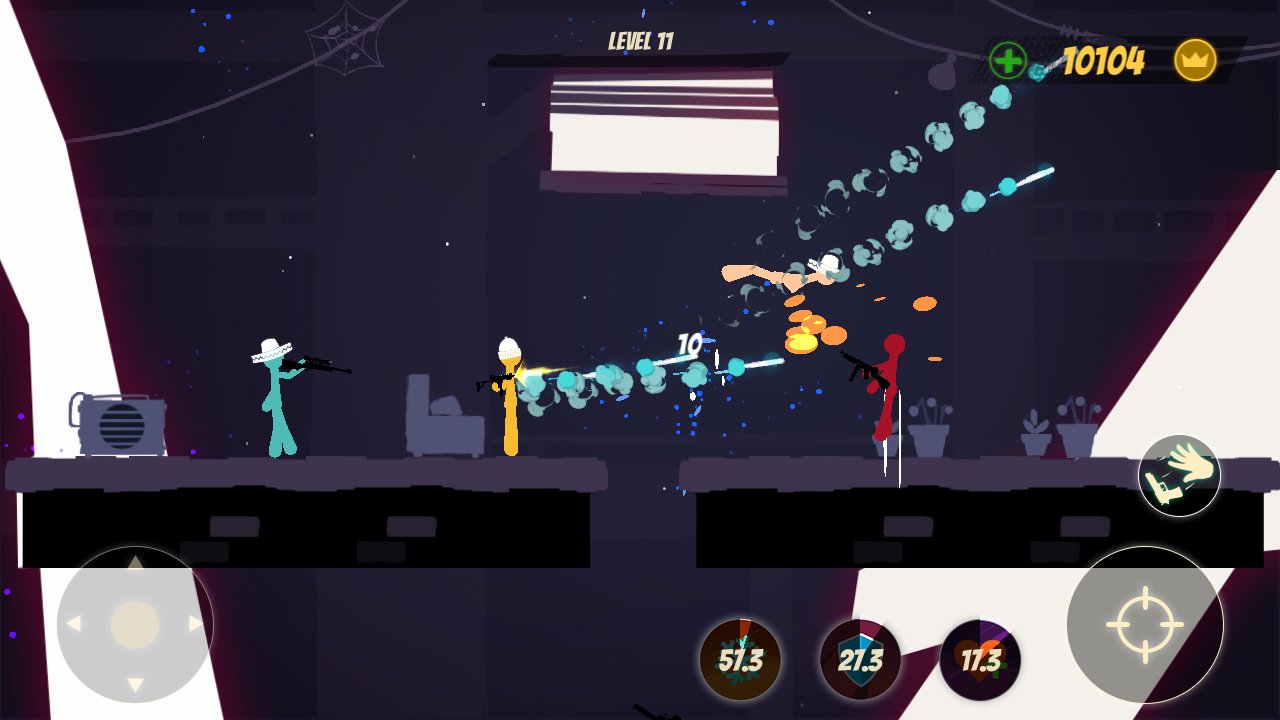Use the heart heal ability
Viewport: 1280px width, 720px height.
[x=980, y=660]
